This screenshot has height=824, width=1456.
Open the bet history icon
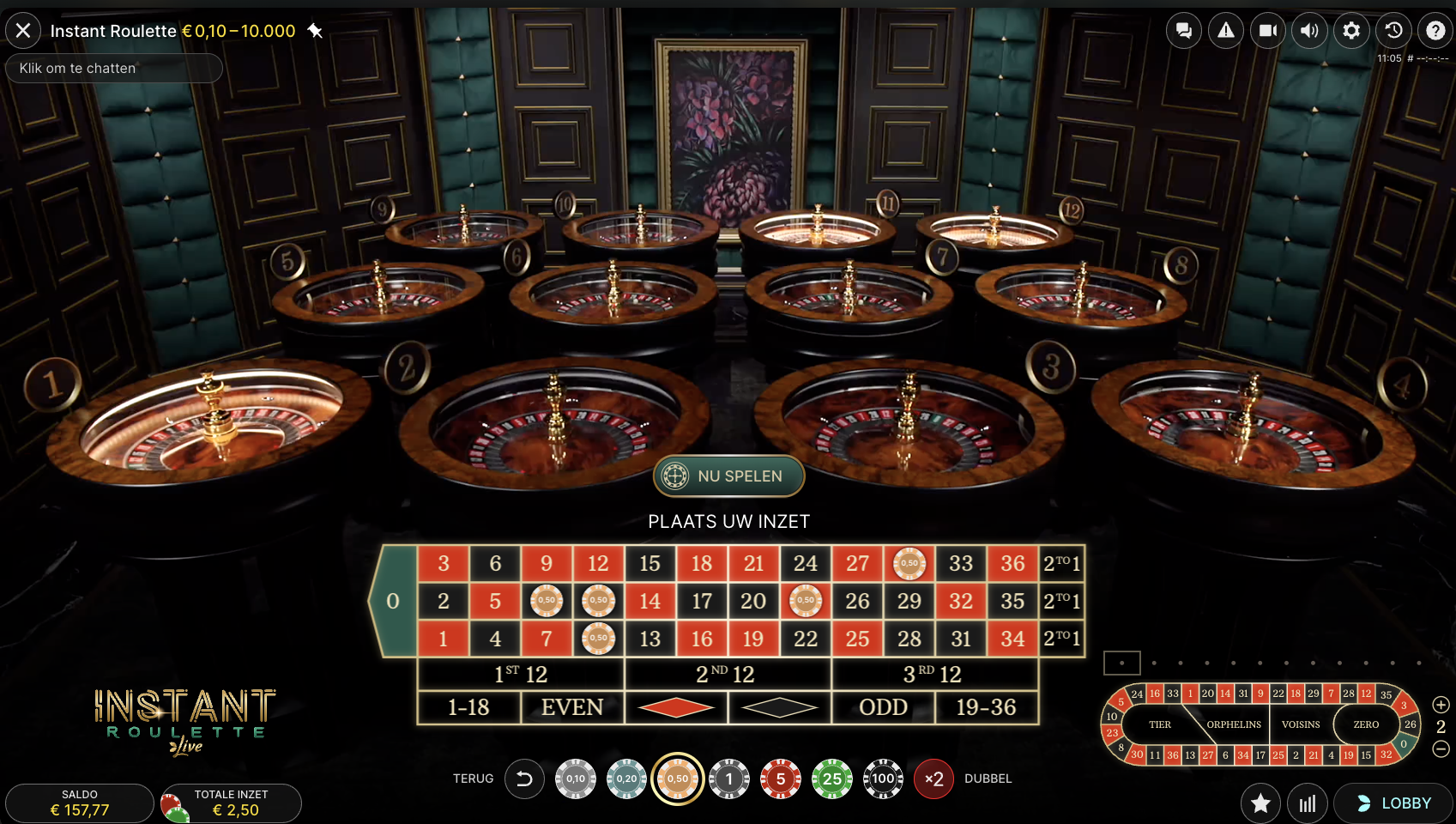[x=1393, y=30]
